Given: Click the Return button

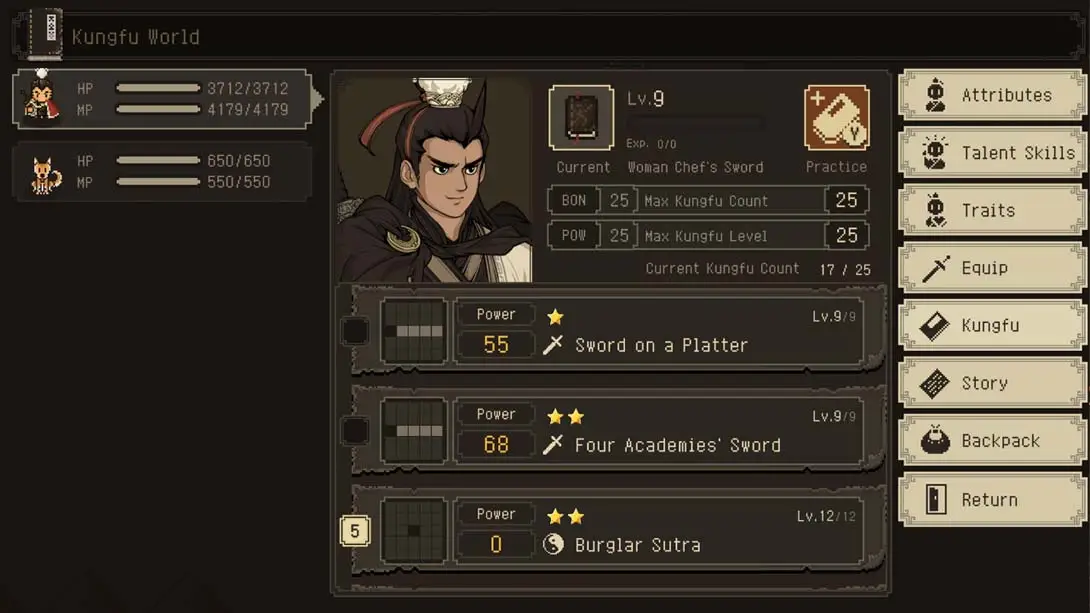Looking at the screenshot, I should click(x=992, y=500).
